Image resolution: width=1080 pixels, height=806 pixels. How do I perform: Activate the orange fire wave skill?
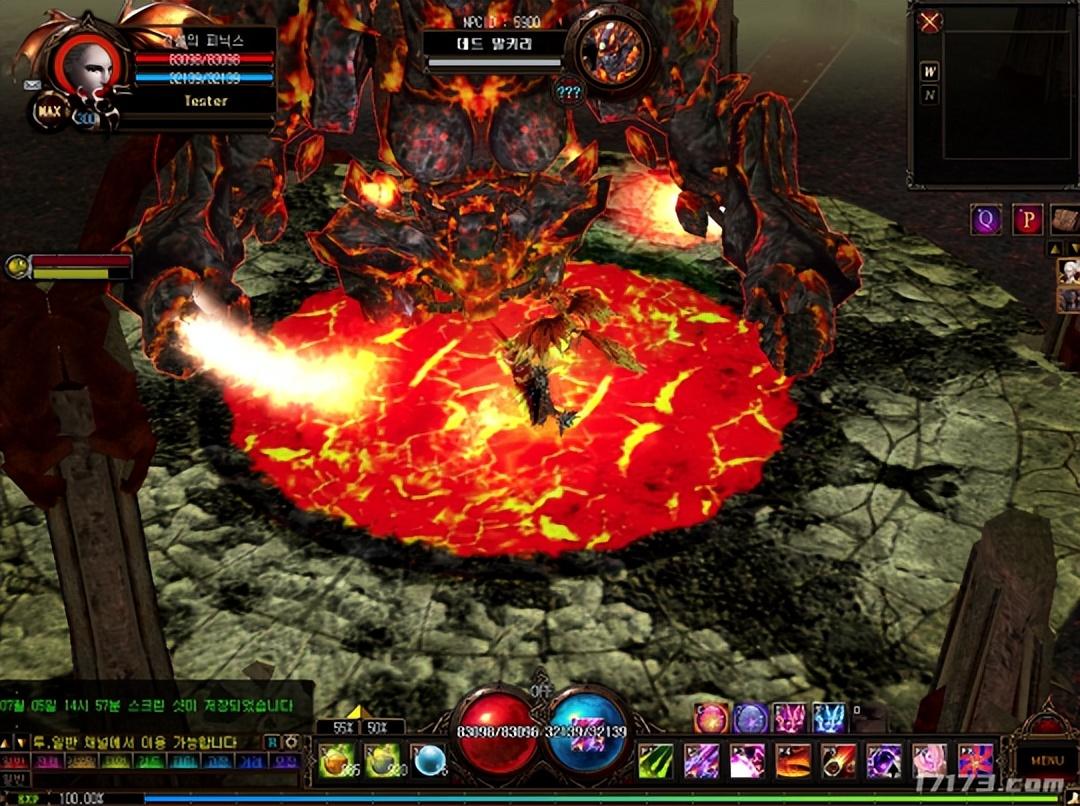coord(793,761)
